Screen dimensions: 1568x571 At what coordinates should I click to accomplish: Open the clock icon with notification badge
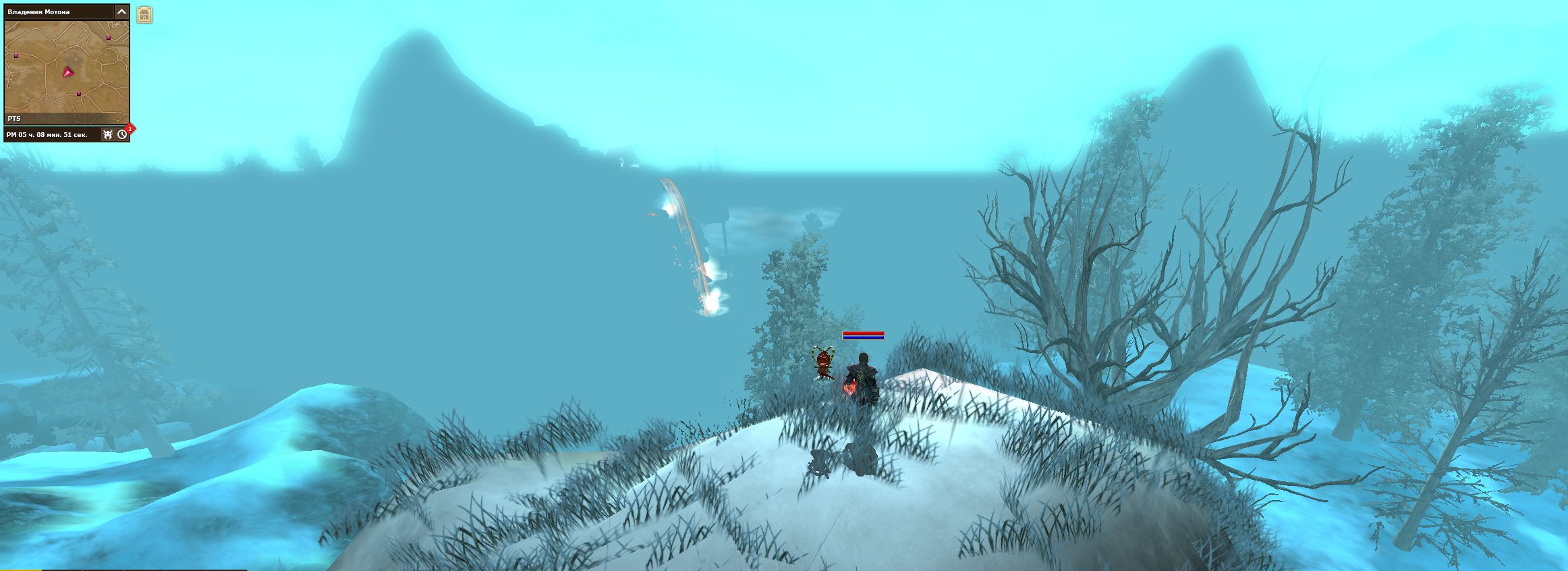(x=122, y=134)
